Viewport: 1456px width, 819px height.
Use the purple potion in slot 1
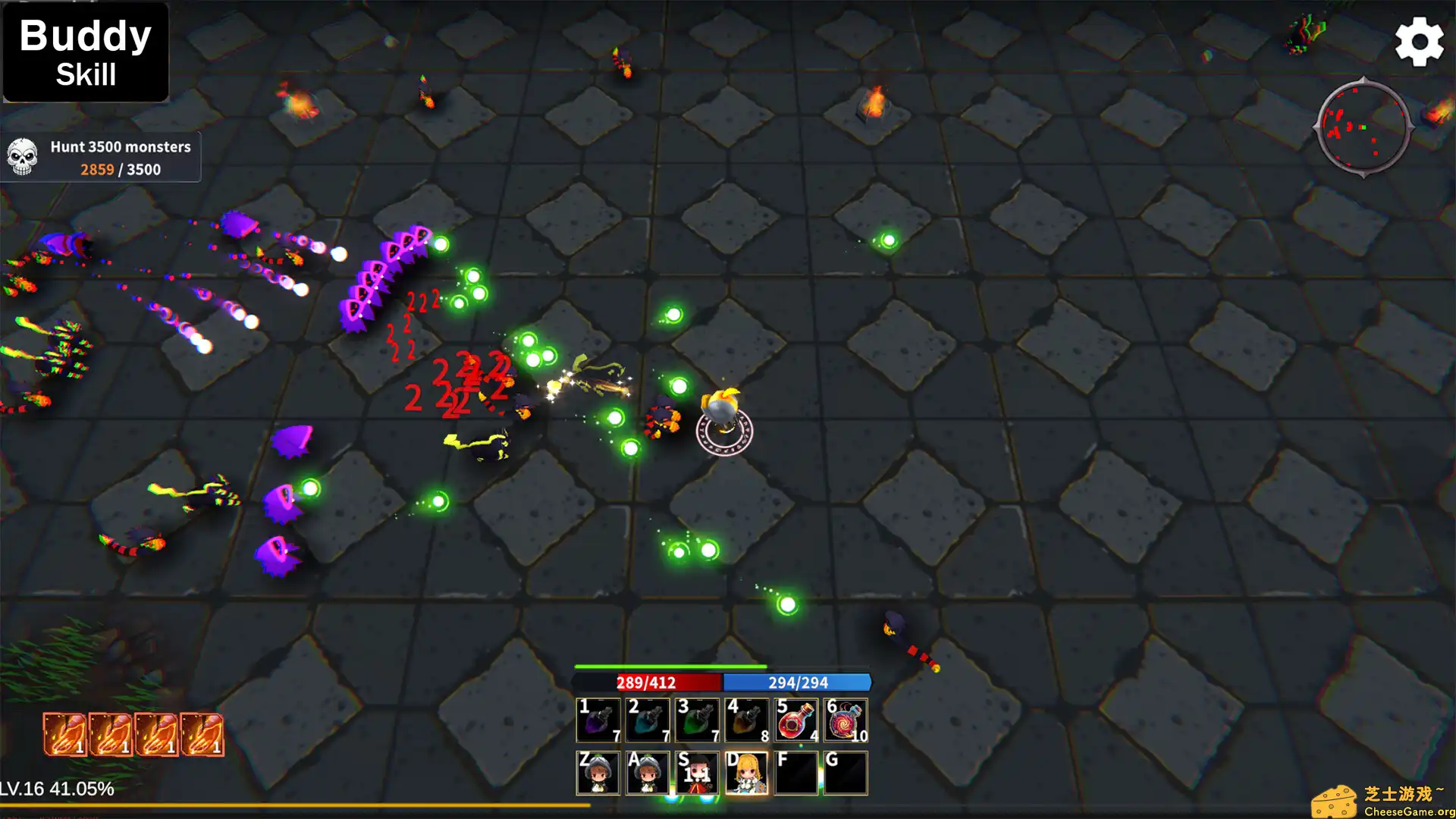click(598, 720)
